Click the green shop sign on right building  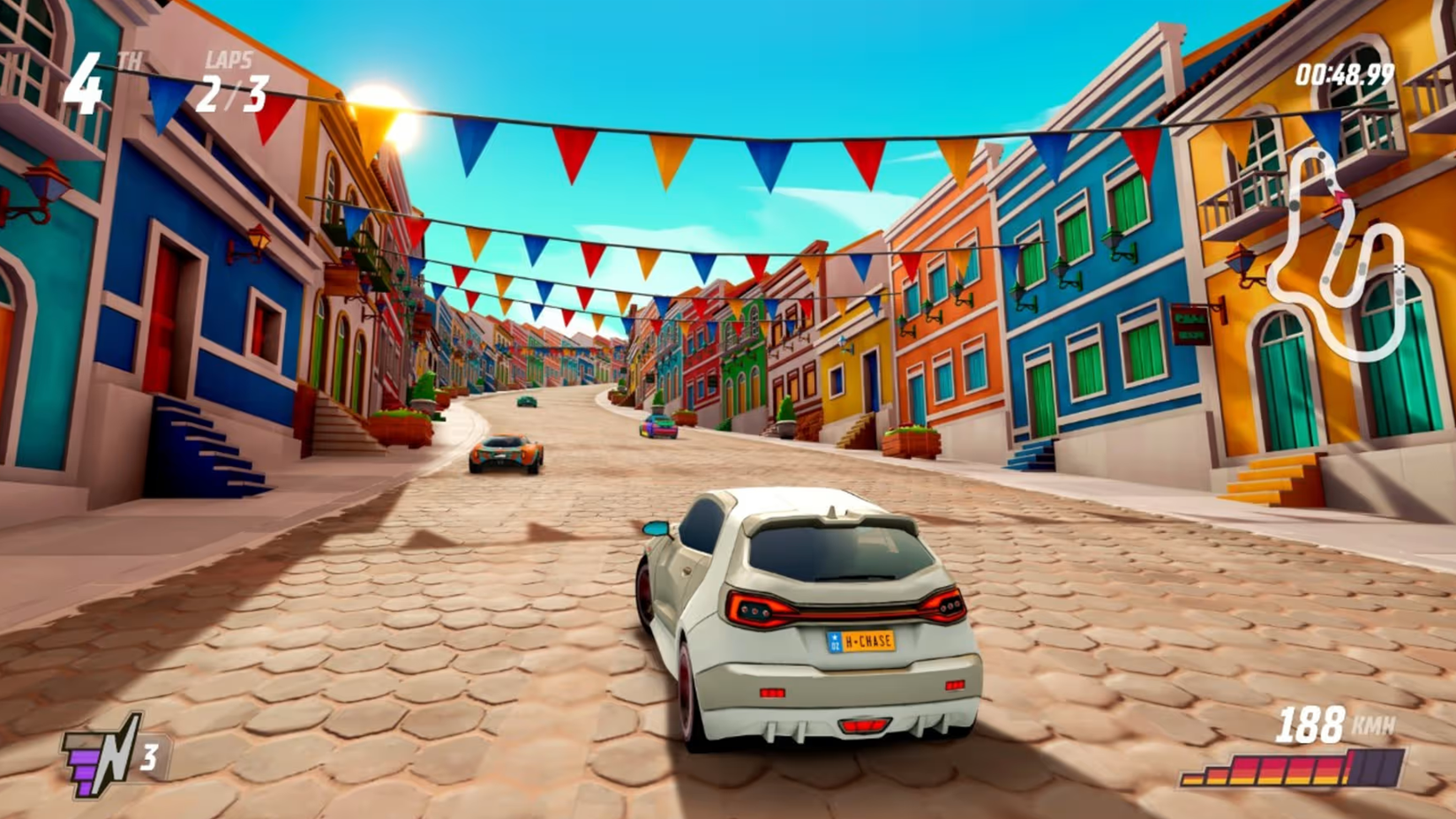pos(1190,326)
